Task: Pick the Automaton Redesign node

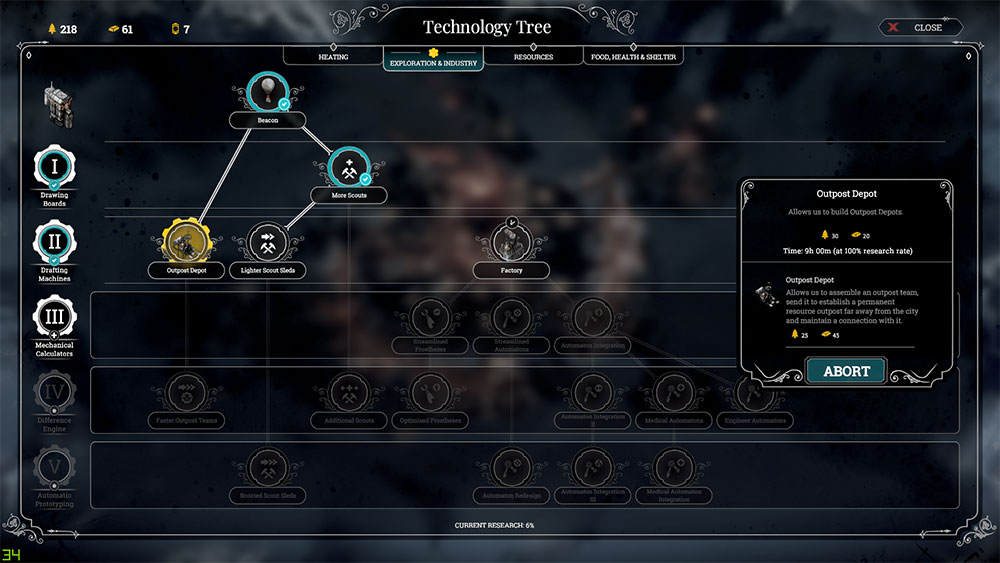Action: tap(511, 468)
